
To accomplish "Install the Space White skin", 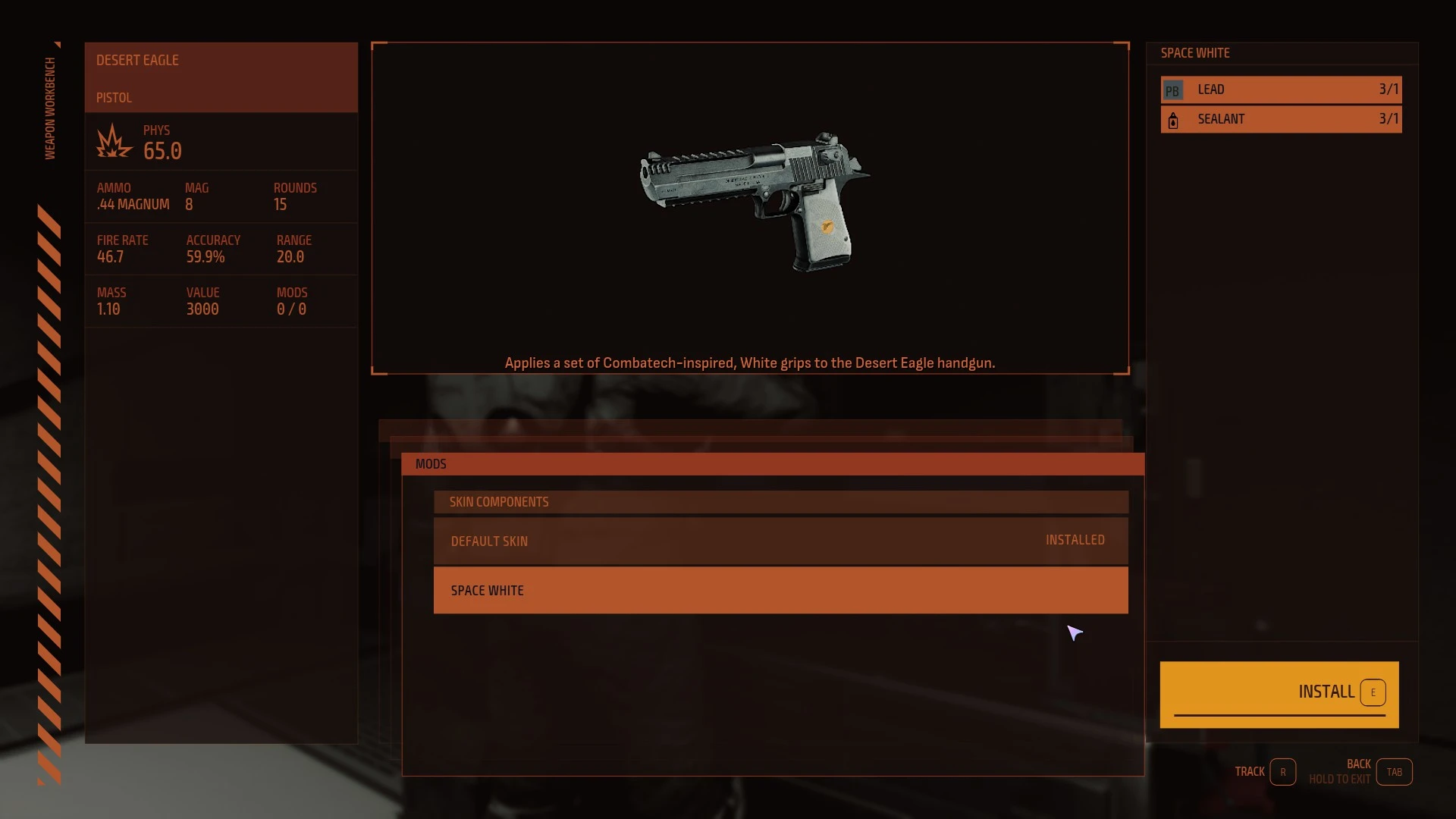I will [x=1279, y=693].
